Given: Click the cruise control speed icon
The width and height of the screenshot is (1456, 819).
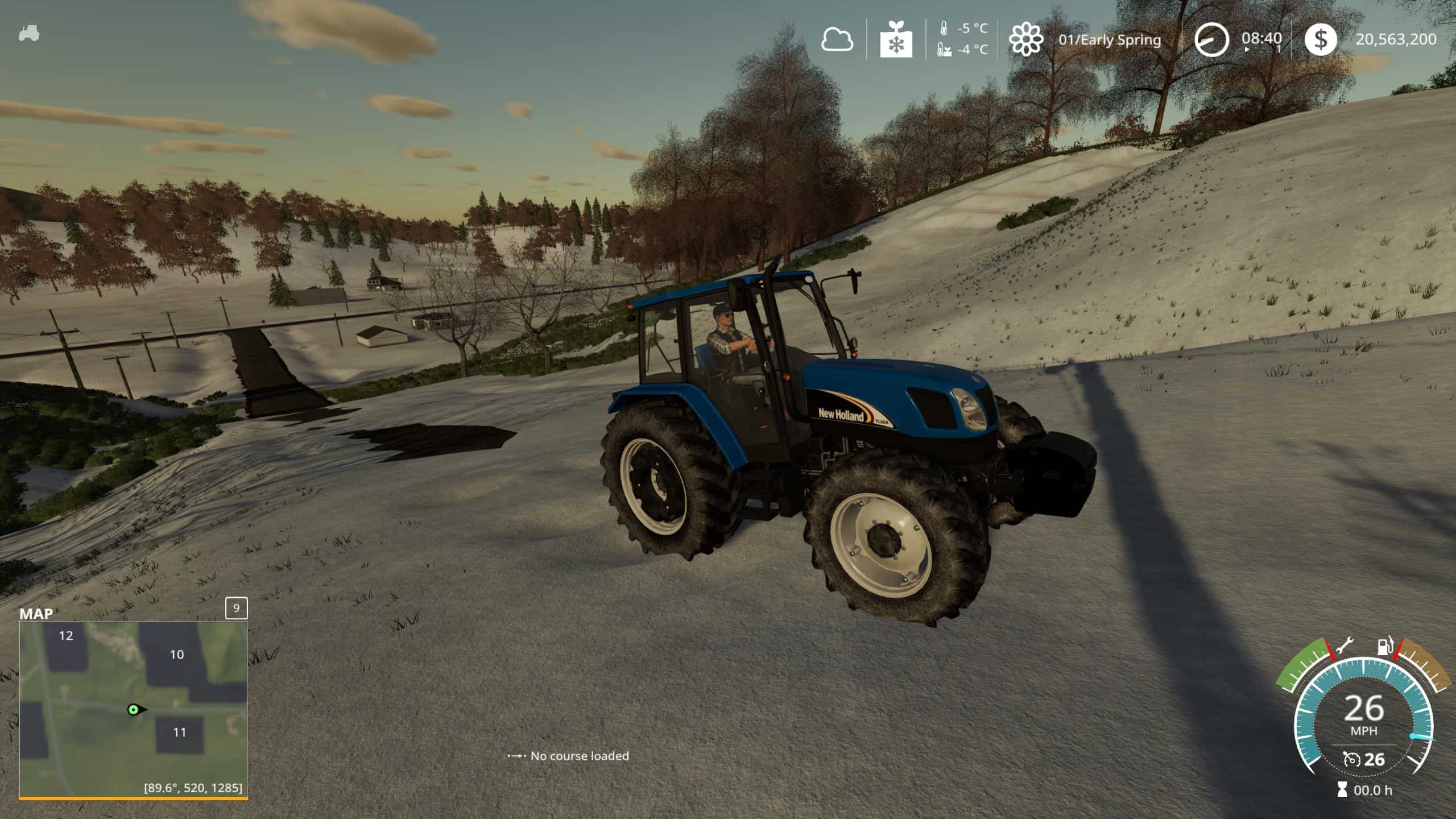Looking at the screenshot, I should coord(1351,759).
